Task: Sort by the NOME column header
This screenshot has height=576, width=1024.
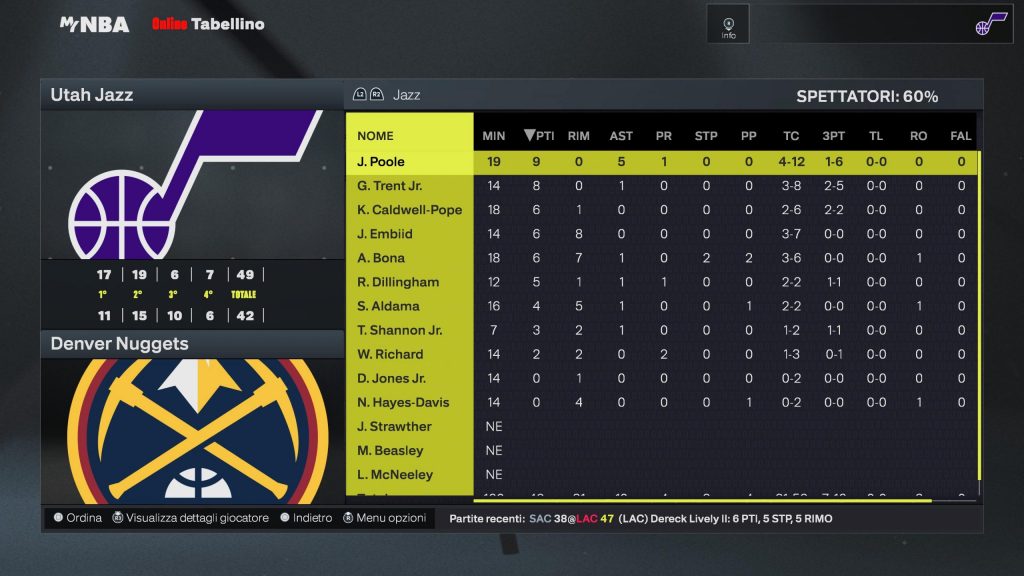Action: pos(376,136)
